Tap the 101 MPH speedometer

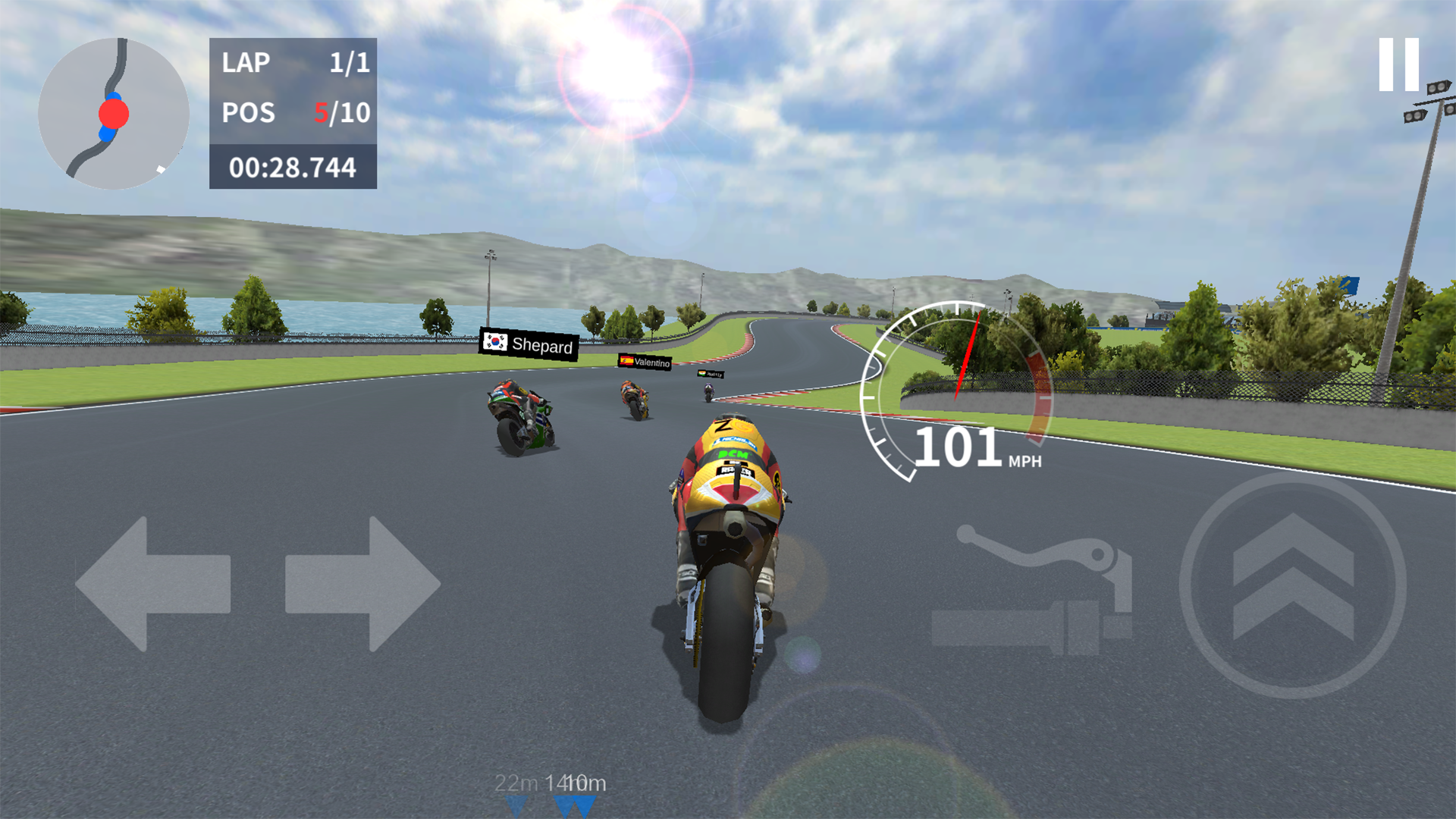(957, 447)
